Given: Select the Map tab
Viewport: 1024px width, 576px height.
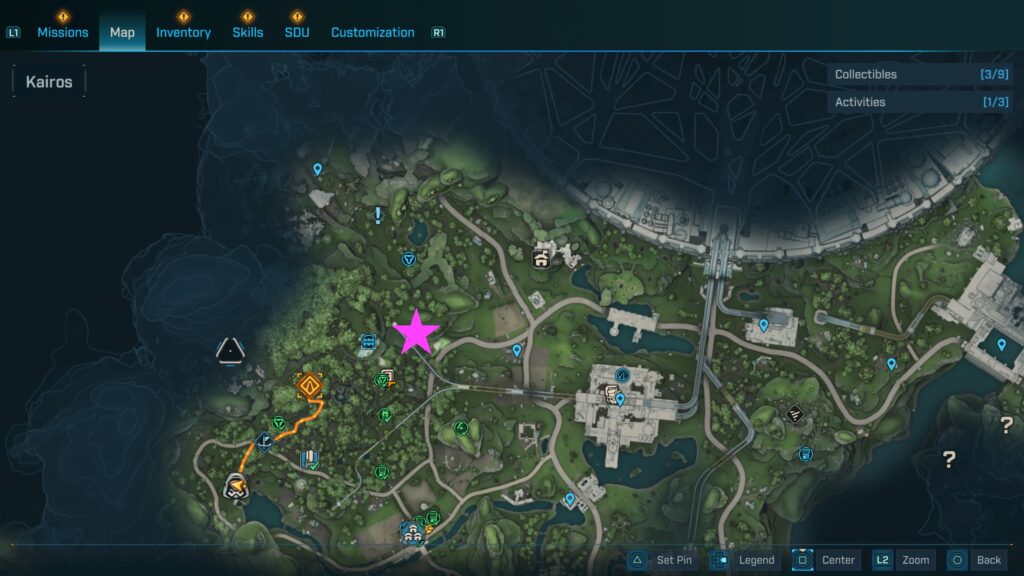Looking at the screenshot, I should point(122,32).
